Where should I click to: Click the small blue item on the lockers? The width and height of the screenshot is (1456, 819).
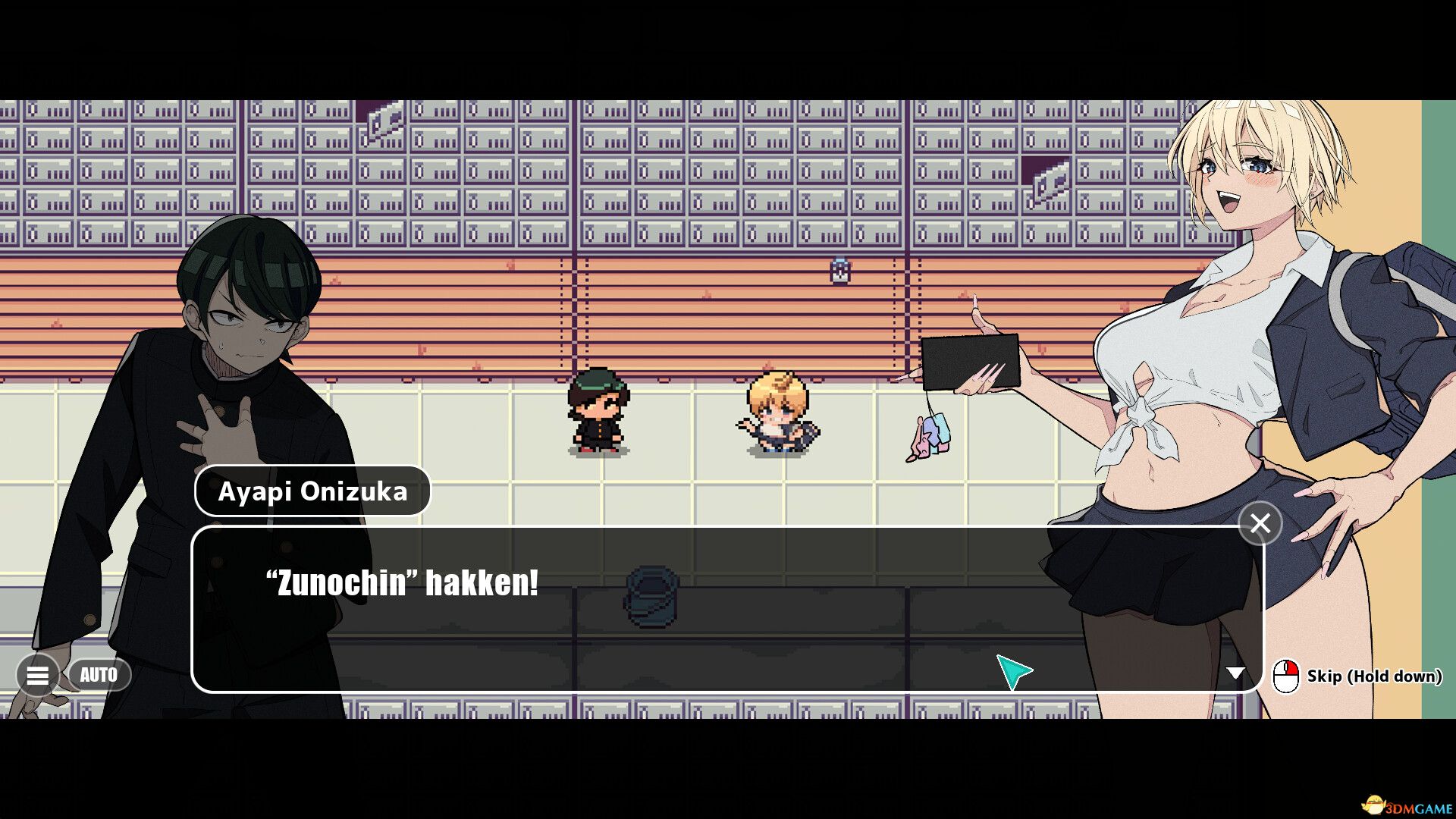(840, 268)
